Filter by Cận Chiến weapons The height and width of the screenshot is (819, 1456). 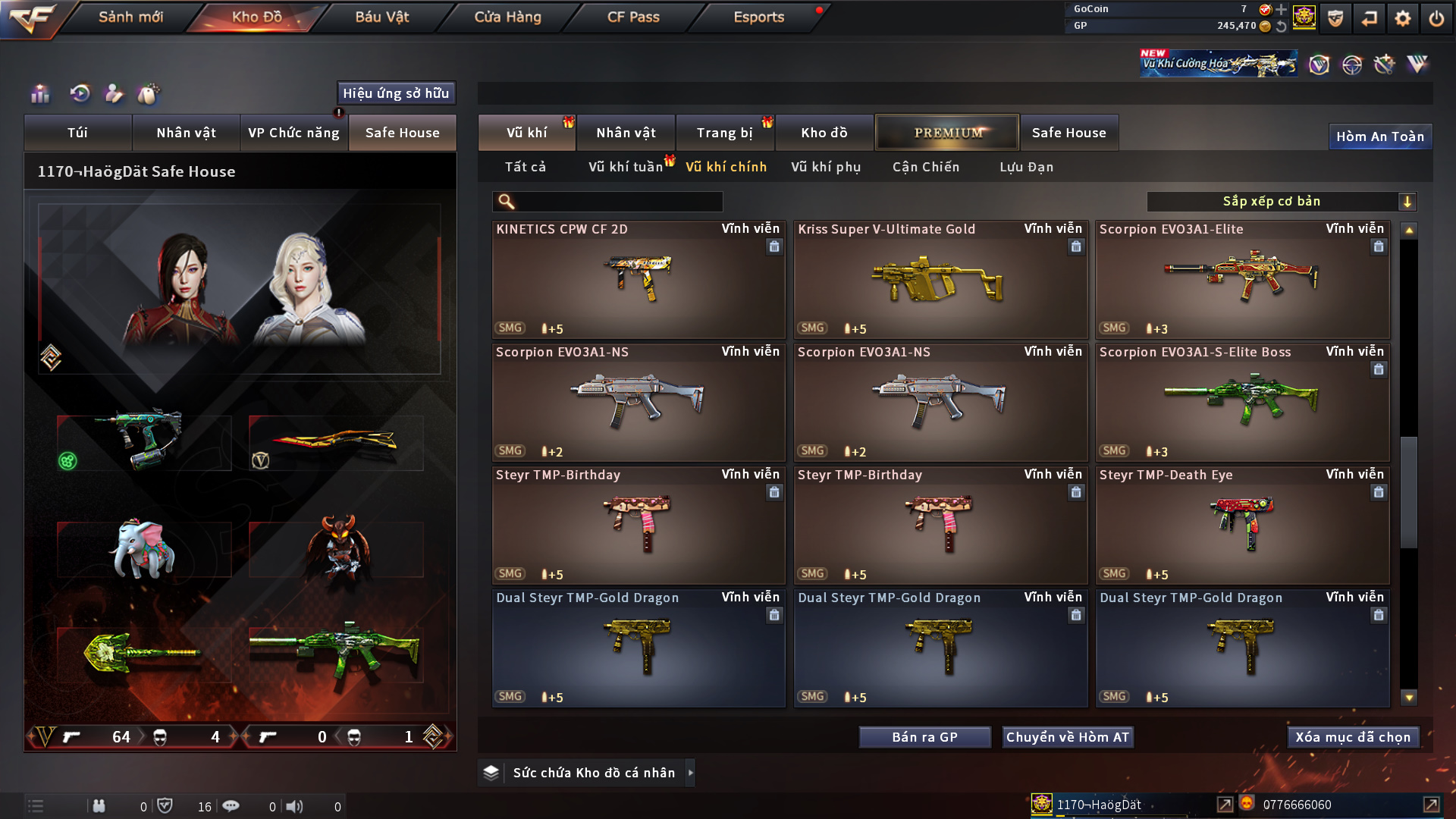coord(926,167)
